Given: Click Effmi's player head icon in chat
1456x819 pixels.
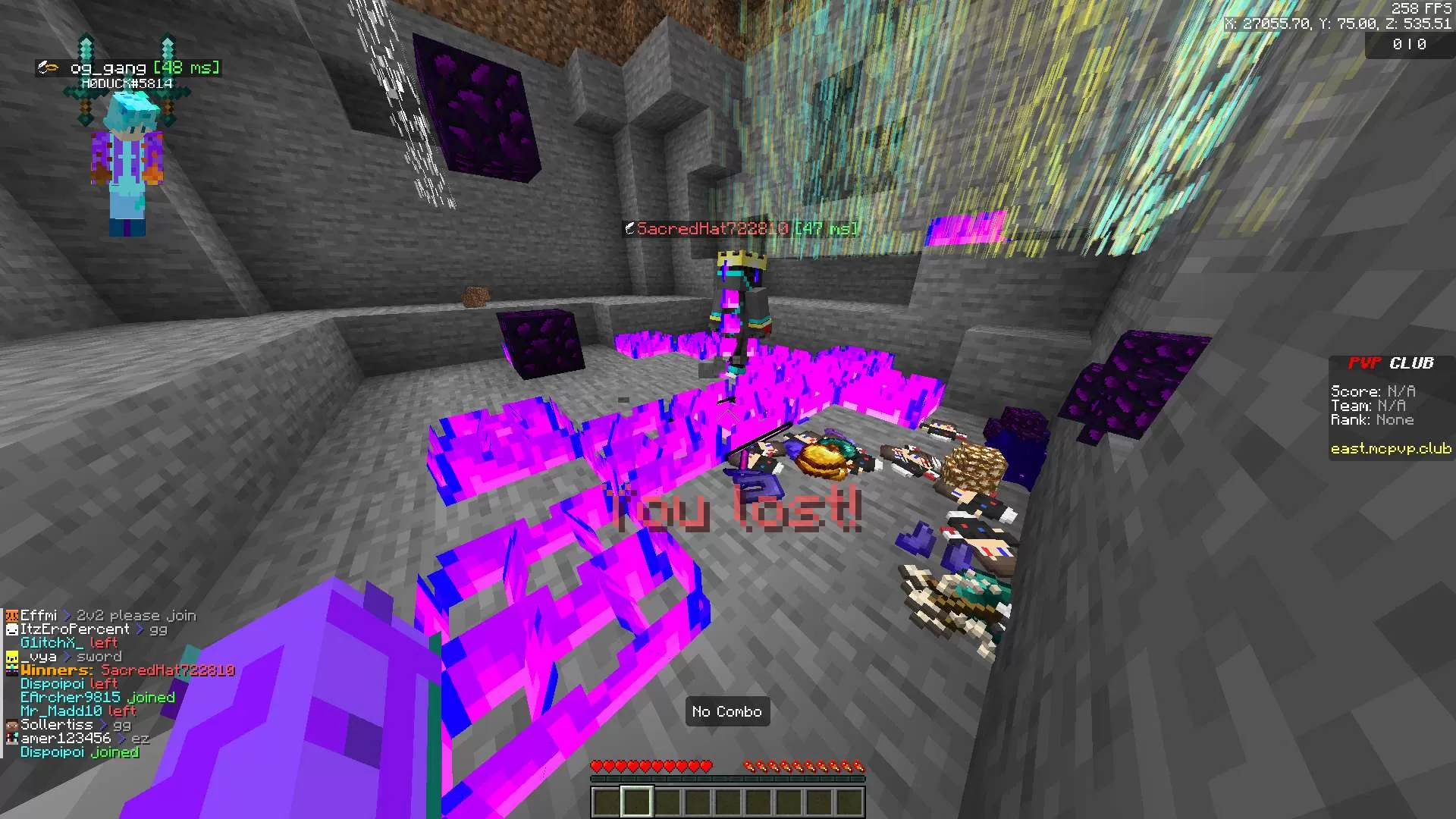Looking at the screenshot, I should (11, 615).
